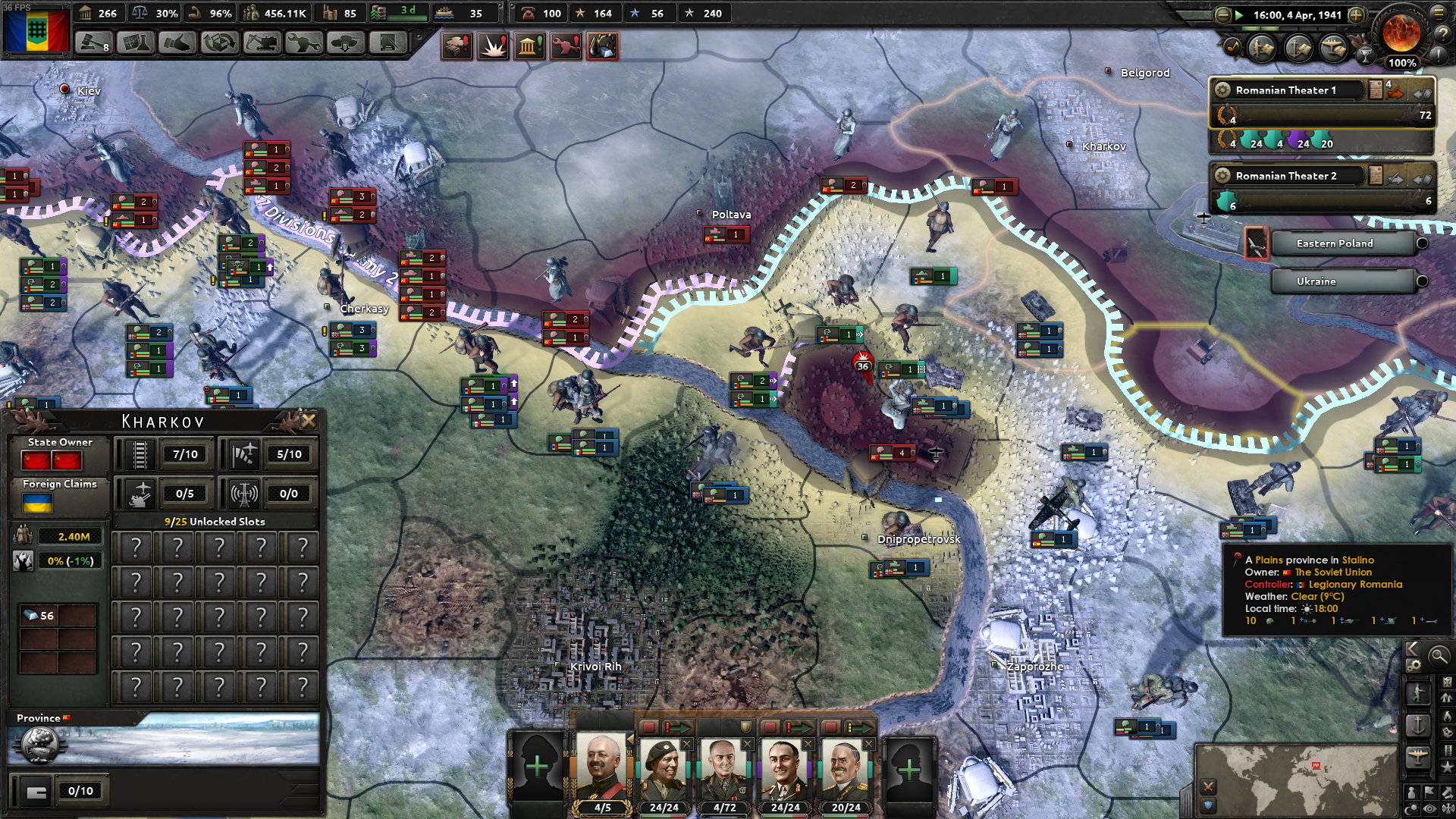Open the tank production top bar button
1456x819 pixels.
262,43
